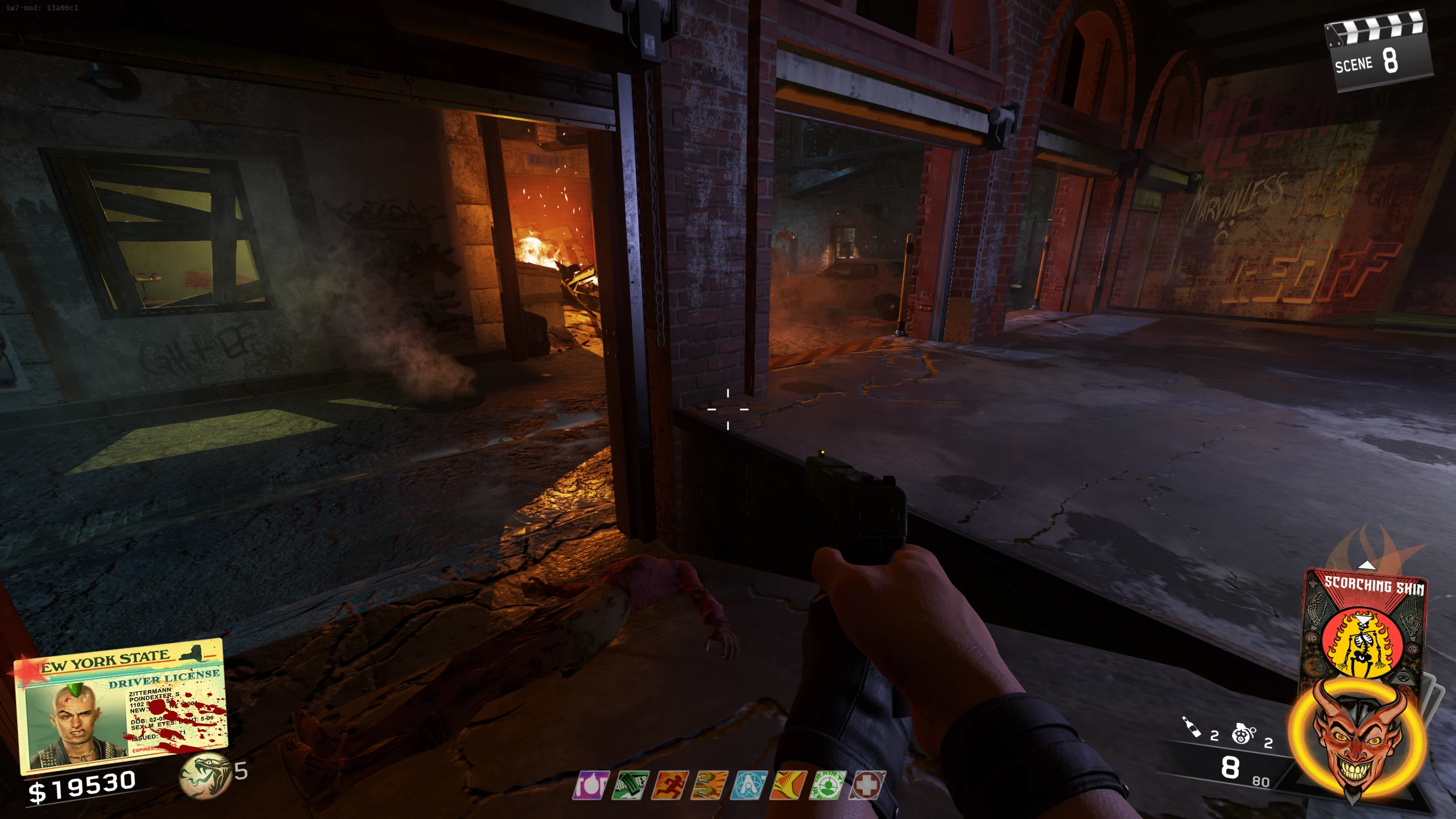
Task: Select the Molotov bottle equipment icon
Action: pos(1191,727)
